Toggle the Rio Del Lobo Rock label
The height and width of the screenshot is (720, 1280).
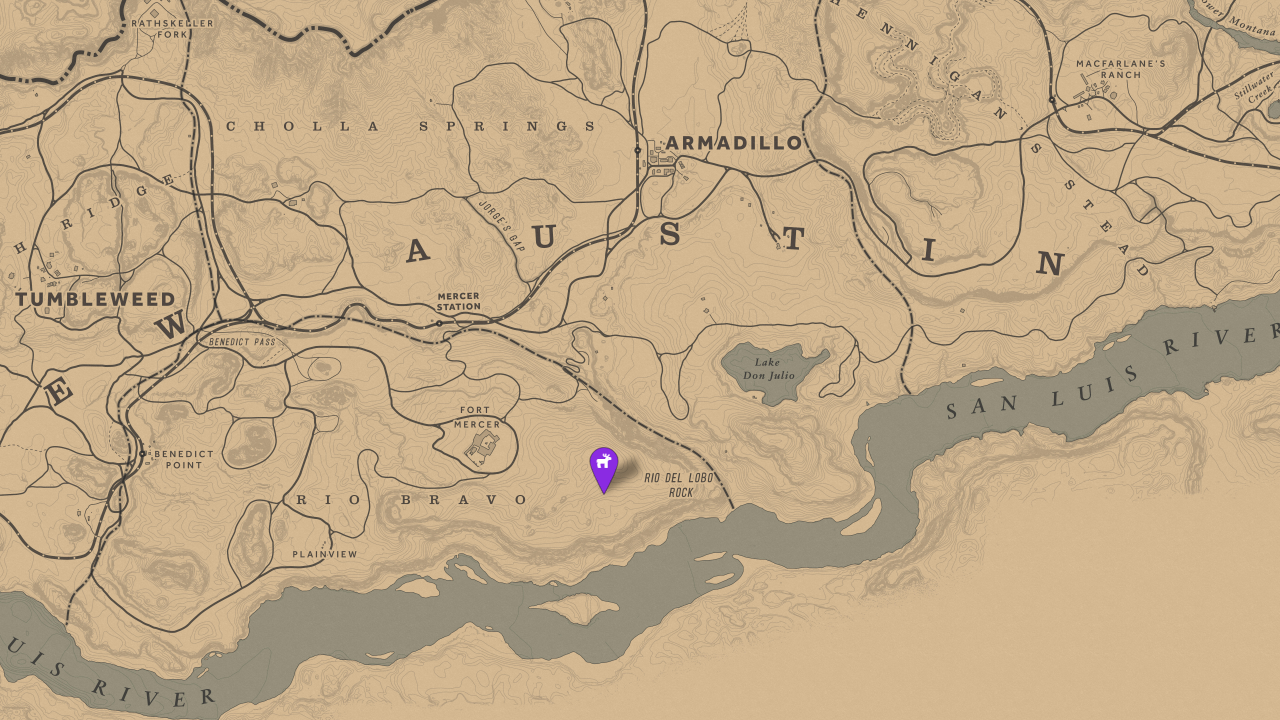click(679, 483)
